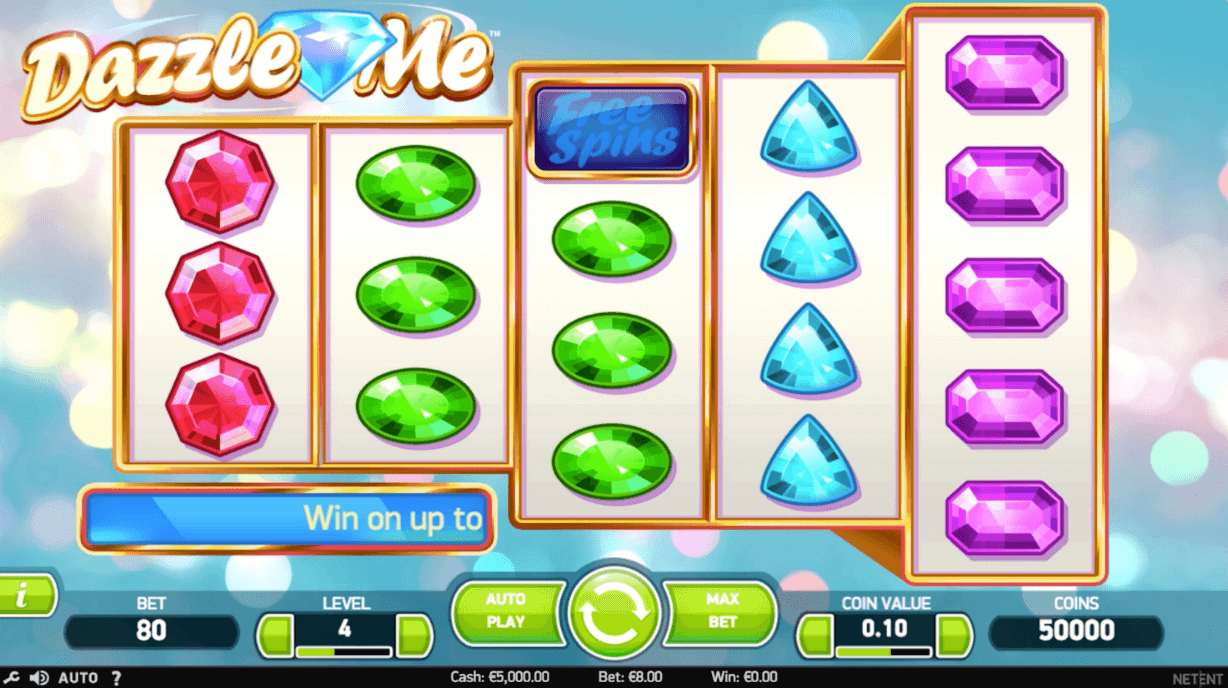The image size is (1228, 688).
Task: Spin the reels with the round green button
Action: [614, 614]
